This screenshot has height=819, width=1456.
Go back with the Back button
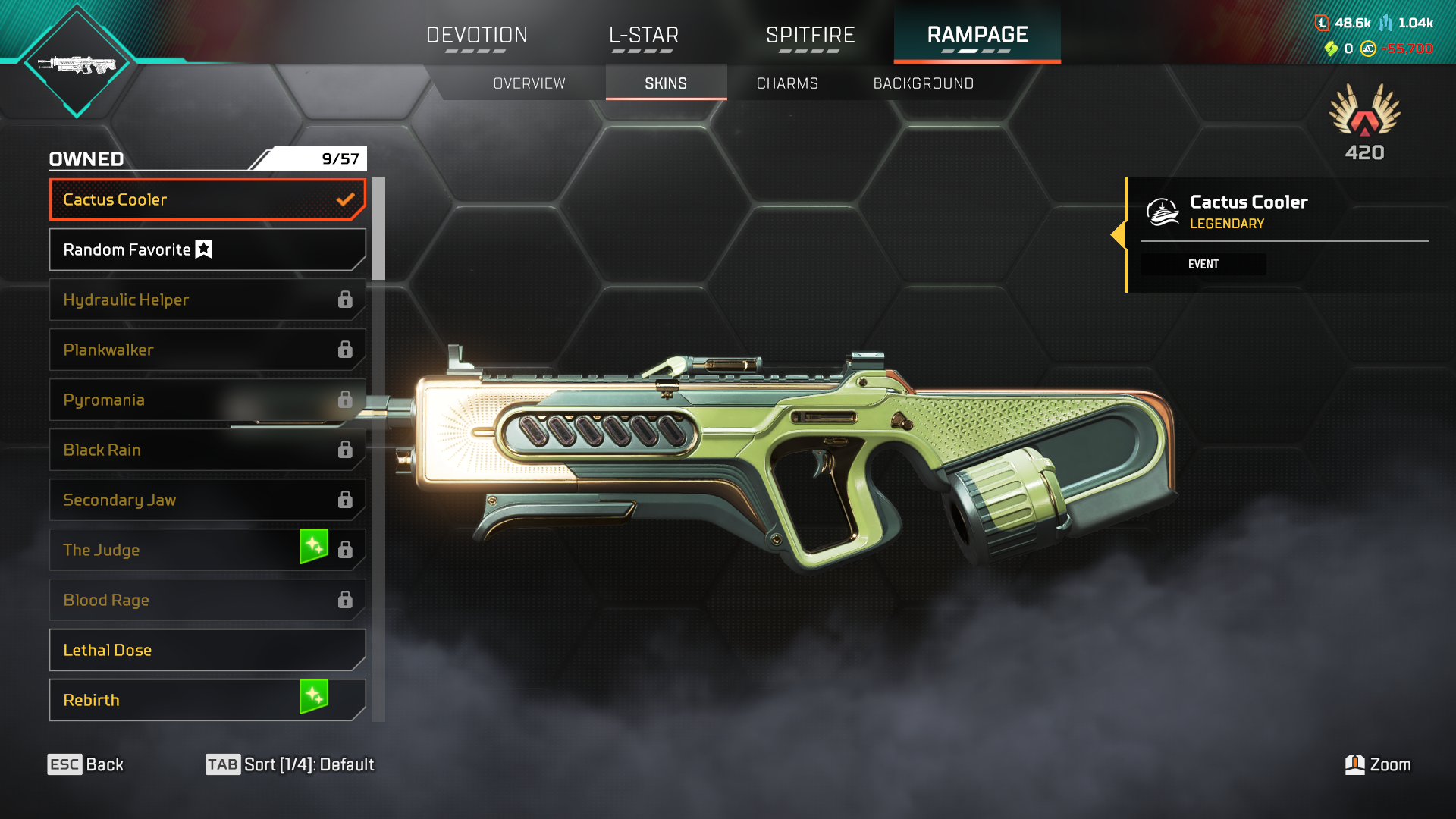(86, 764)
